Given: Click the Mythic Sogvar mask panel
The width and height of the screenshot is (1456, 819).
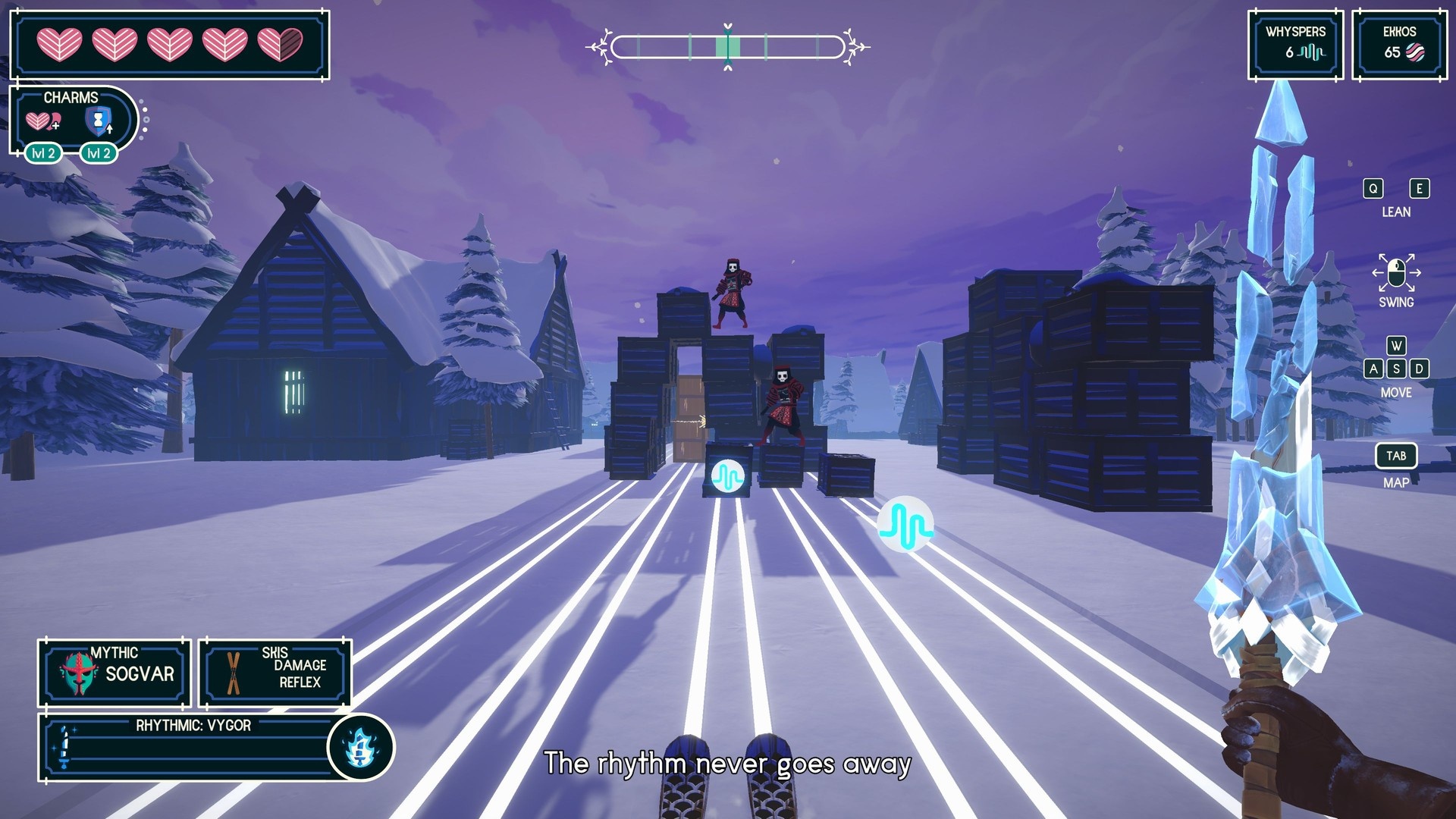Looking at the screenshot, I should point(114,672).
